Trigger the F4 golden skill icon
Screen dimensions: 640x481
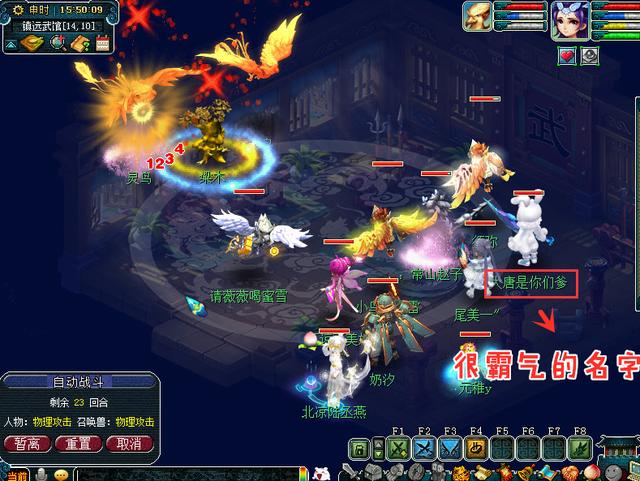point(476,448)
